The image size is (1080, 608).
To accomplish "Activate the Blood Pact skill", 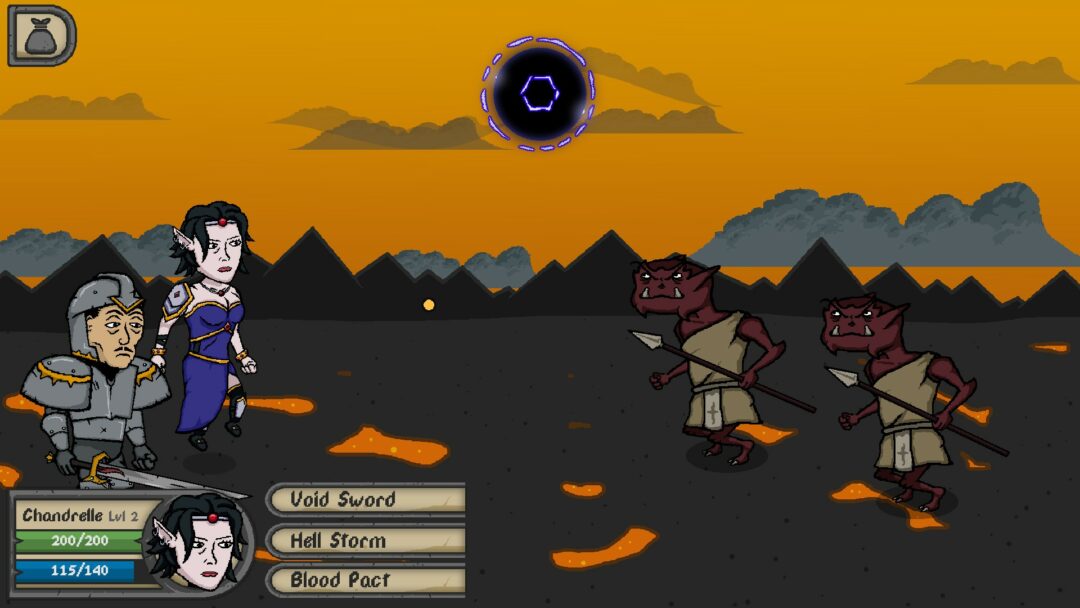I will [x=366, y=580].
